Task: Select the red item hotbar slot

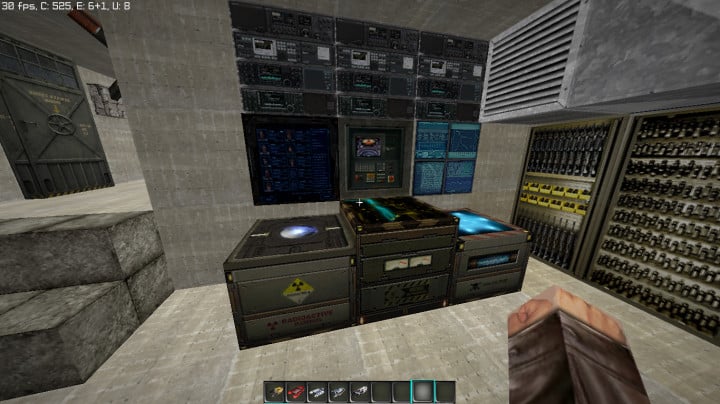Action: [296, 392]
